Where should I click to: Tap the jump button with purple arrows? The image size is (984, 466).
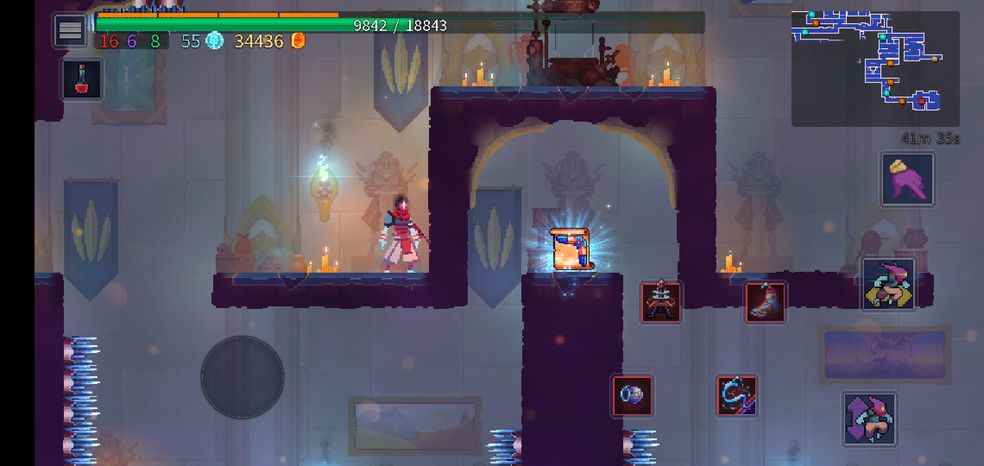868,418
